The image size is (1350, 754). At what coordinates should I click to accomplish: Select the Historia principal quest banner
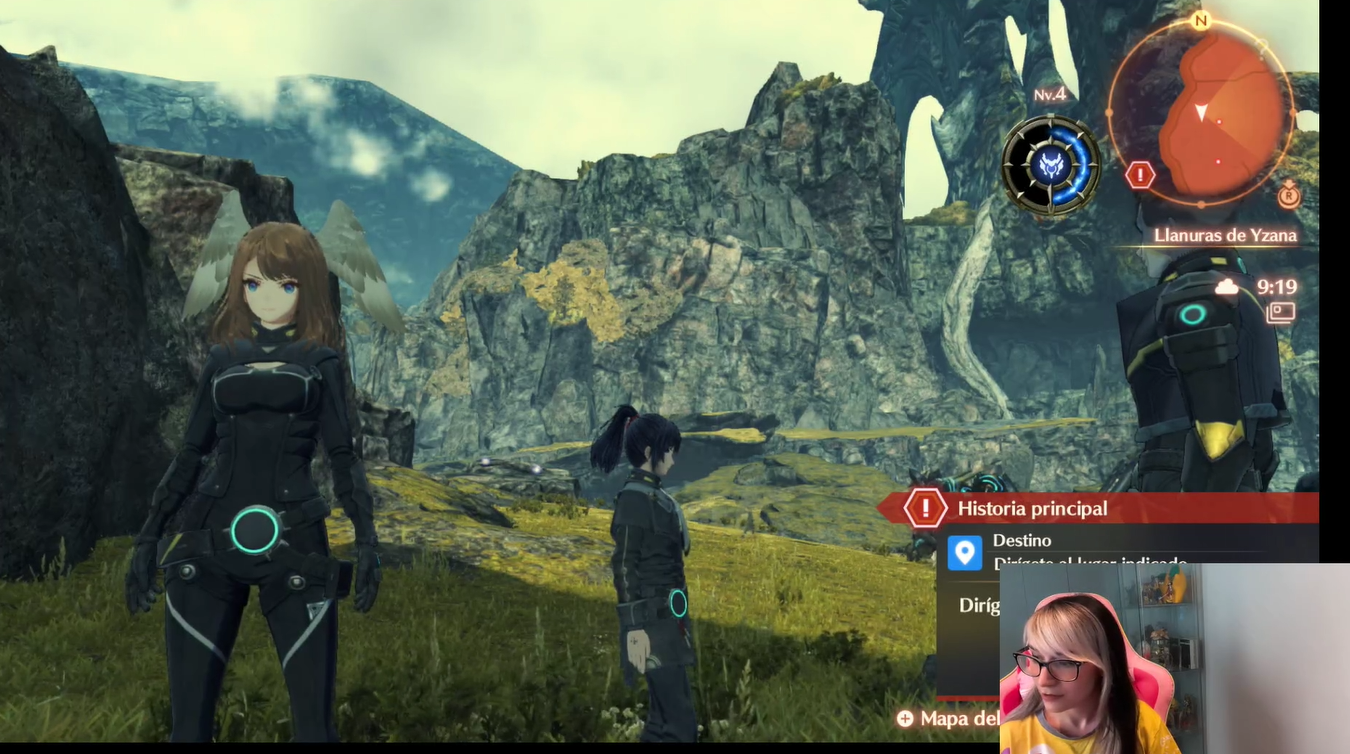pyautogui.click(x=1100, y=508)
